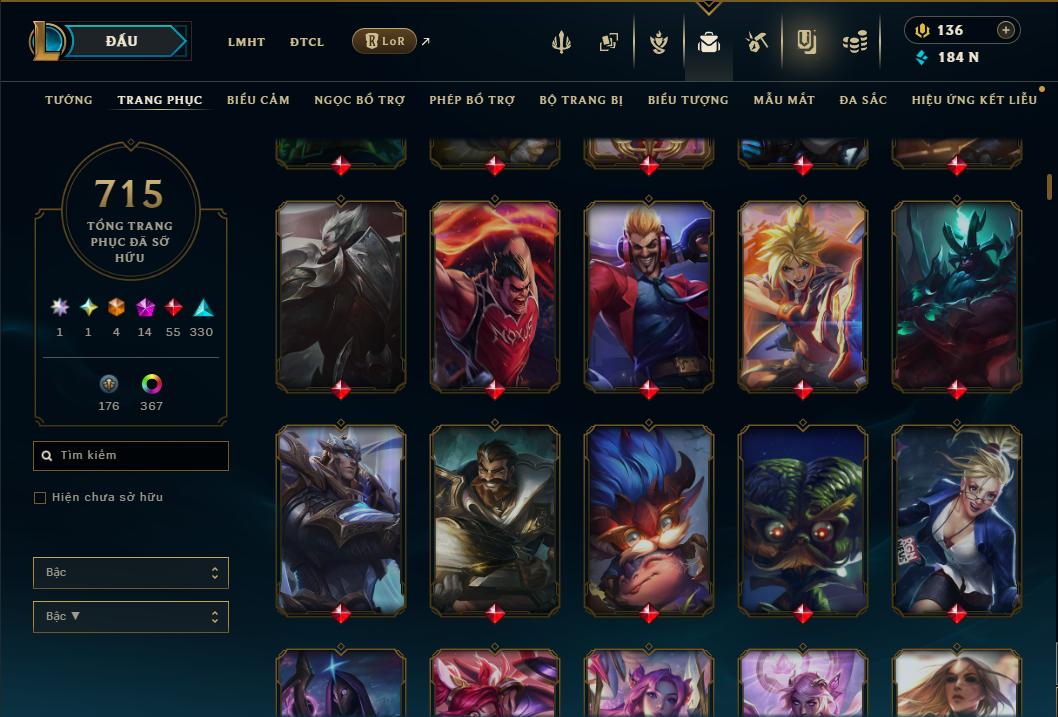Open the HIỆU ỨNG KẾT LIỄU tab
This screenshot has width=1058, height=717.
click(974, 100)
